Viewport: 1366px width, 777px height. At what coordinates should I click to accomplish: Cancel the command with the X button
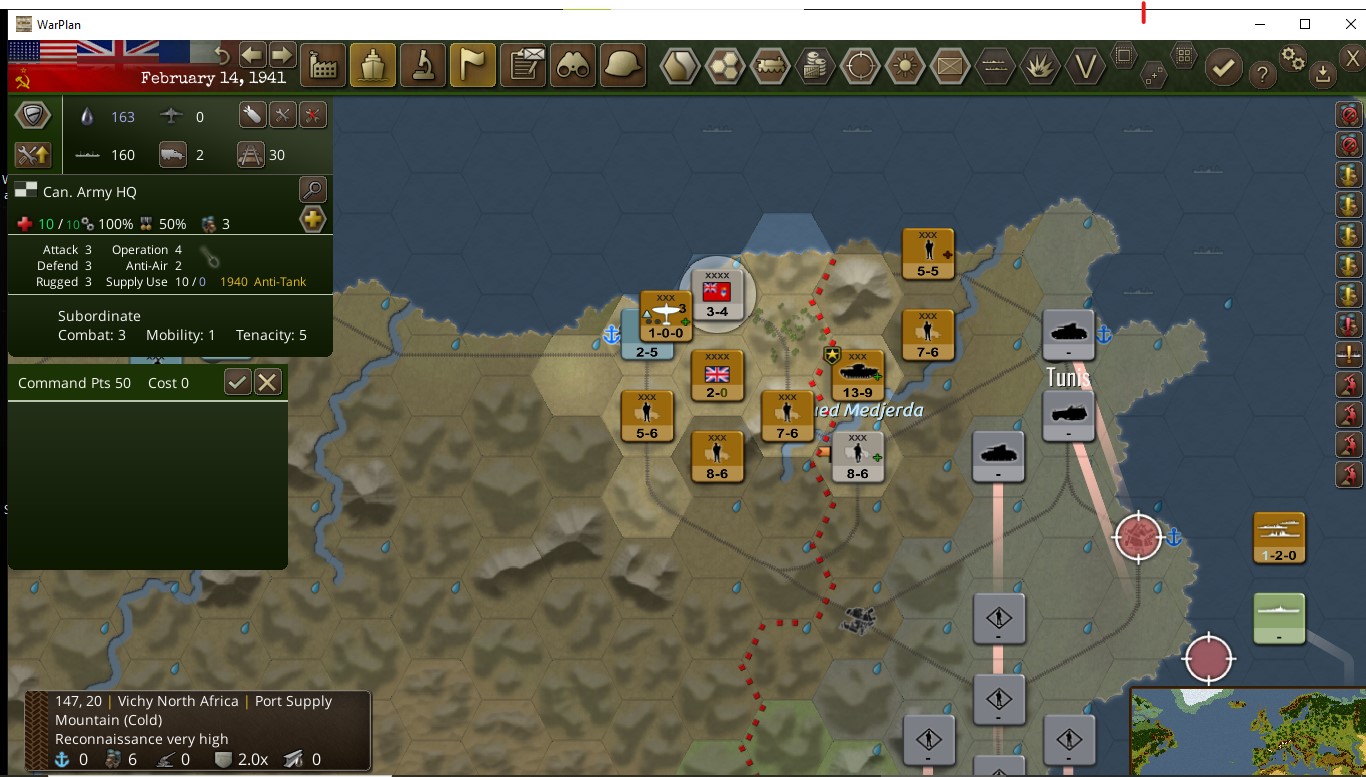pyautogui.click(x=267, y=383)
